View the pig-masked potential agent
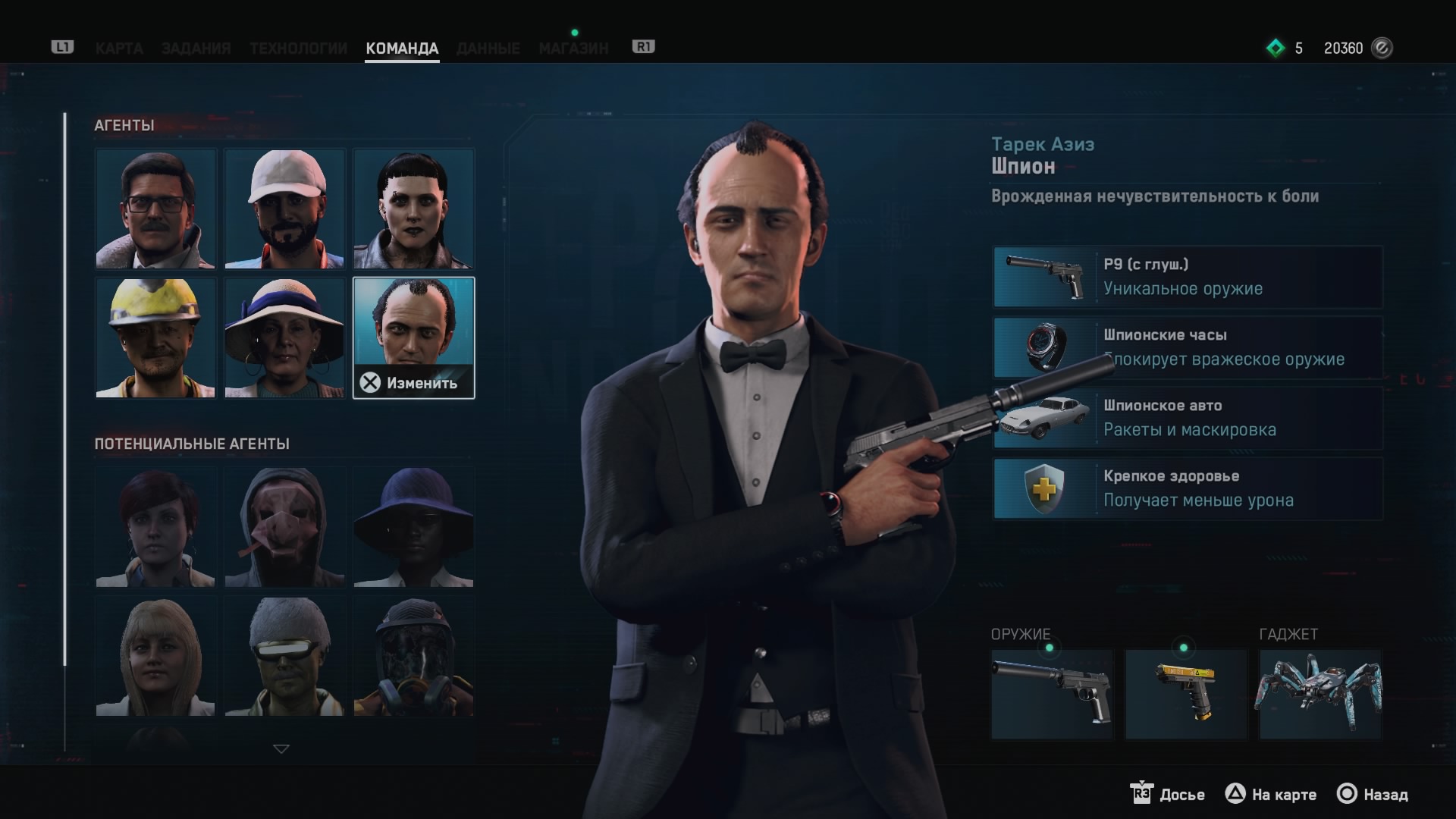Screen dimensions: 1456x819 tap(284, 528)
